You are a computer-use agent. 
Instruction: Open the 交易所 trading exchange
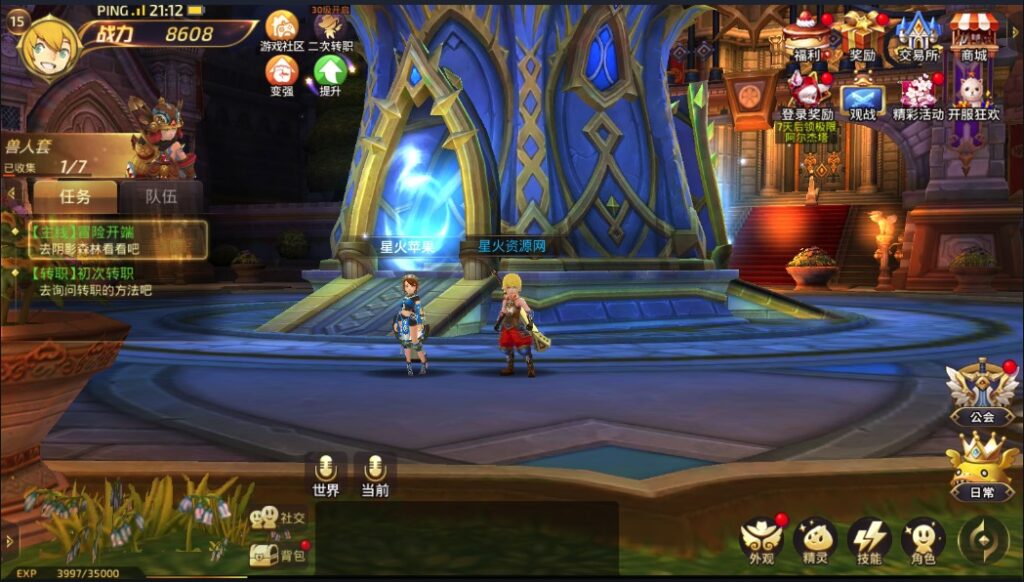[918, 33]
